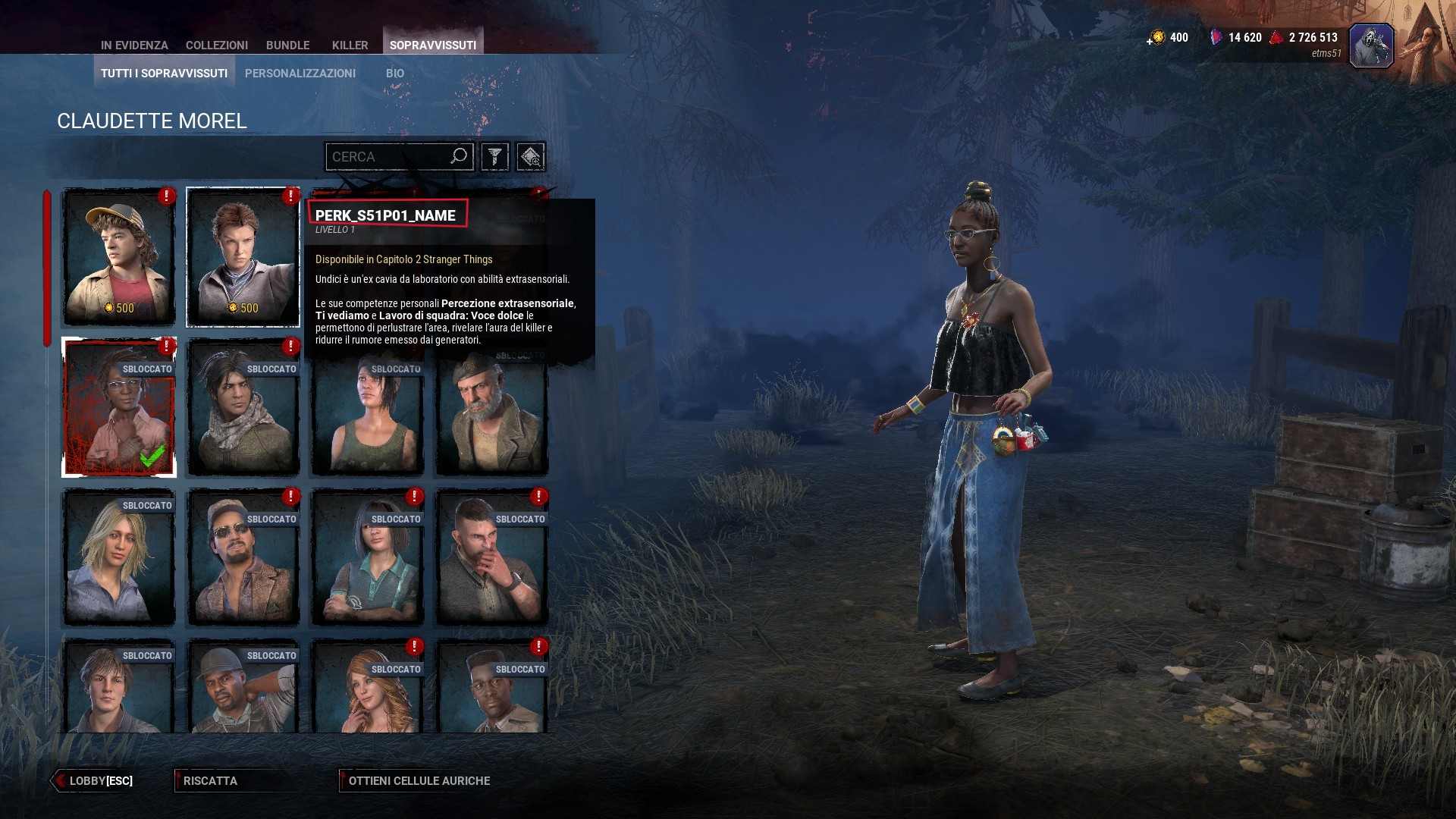Click Ottieni Cellule Auriche button
Image resolution: width=1456 pixels, height=819 pixels.
click(x=419, y=780)
